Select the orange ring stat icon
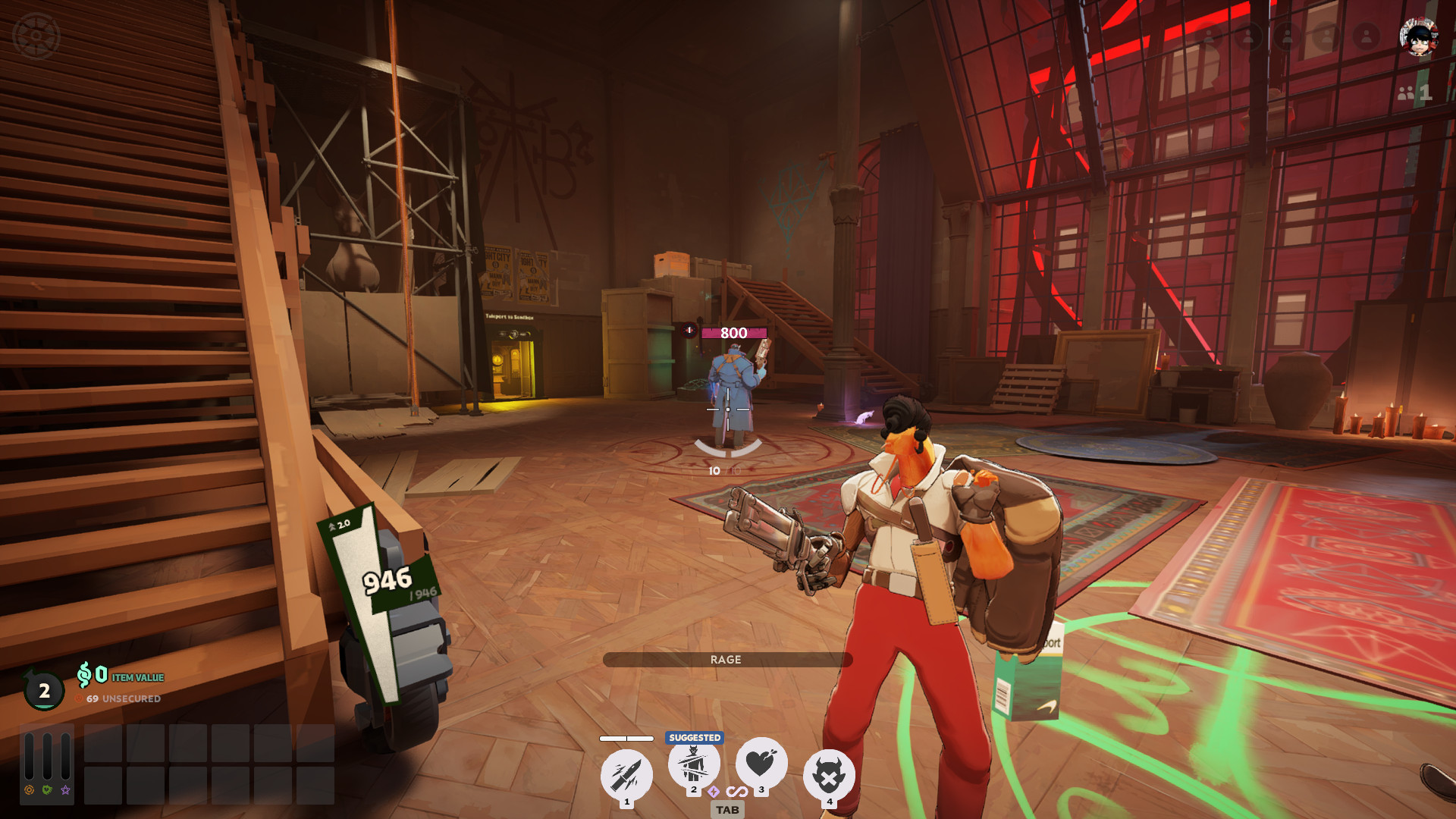Image resolution: width=1456 pixels, height=819 pixels. (x=29, y=790)
